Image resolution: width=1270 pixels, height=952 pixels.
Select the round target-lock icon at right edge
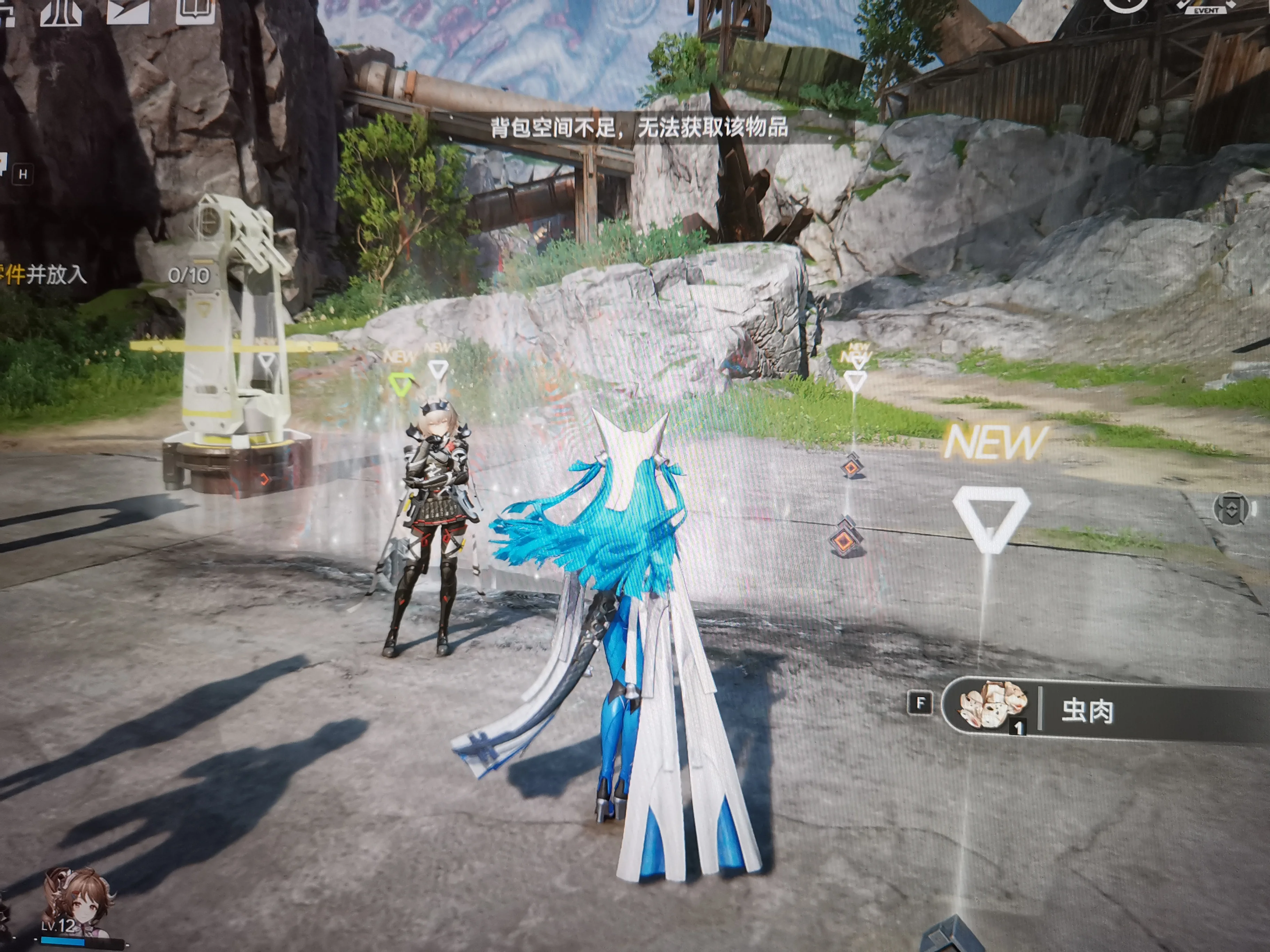(1232, 508)
